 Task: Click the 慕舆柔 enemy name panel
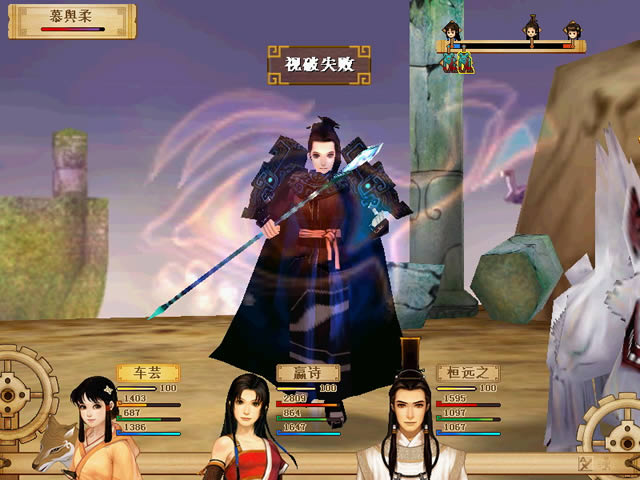[71, 19]
